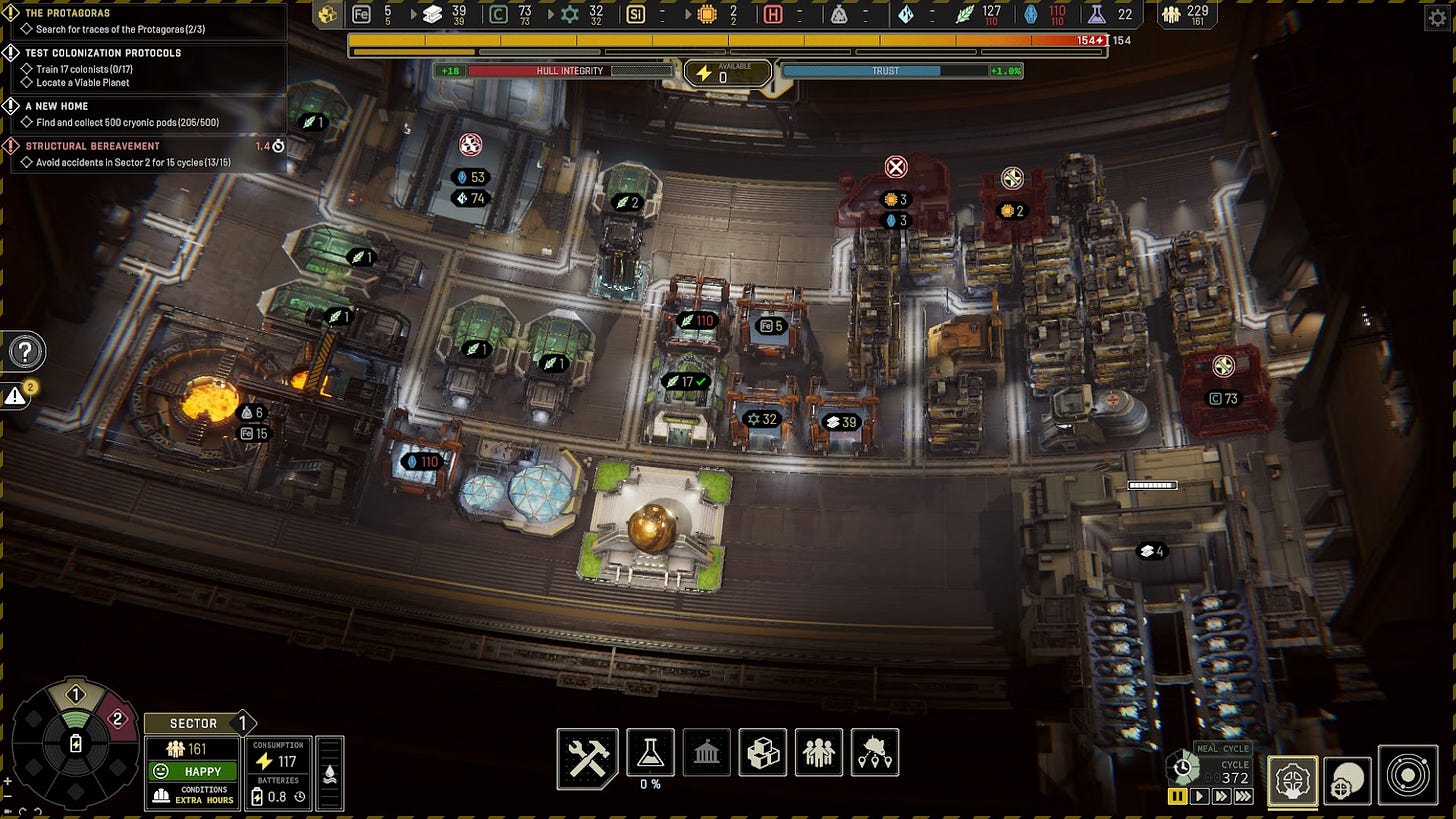Viewport: 1456px width, 819px height.
Task: Open the research flask menu
Action: [x=650, y=752]
